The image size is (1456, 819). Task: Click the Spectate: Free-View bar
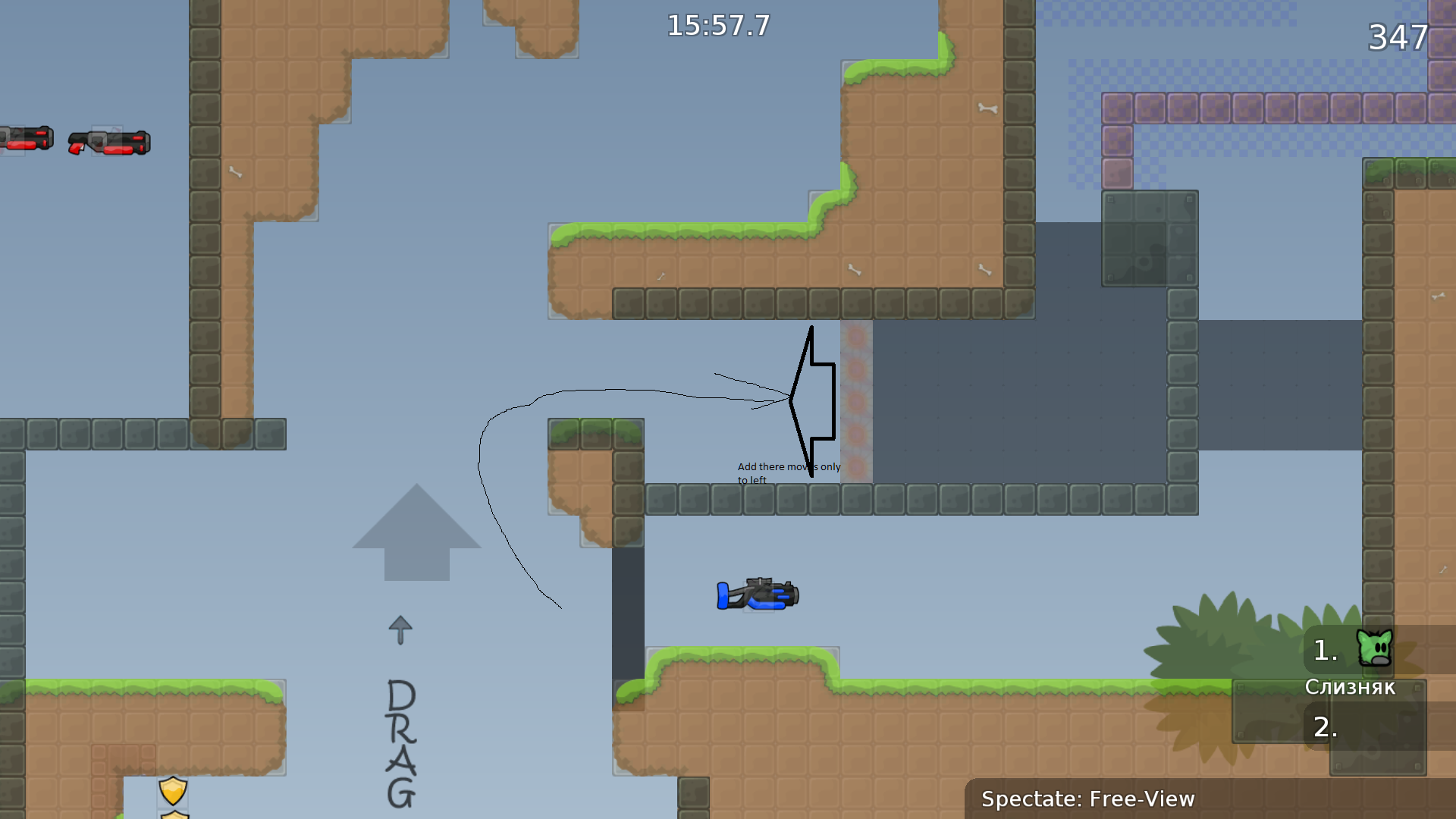click(x=1088, y=799)
